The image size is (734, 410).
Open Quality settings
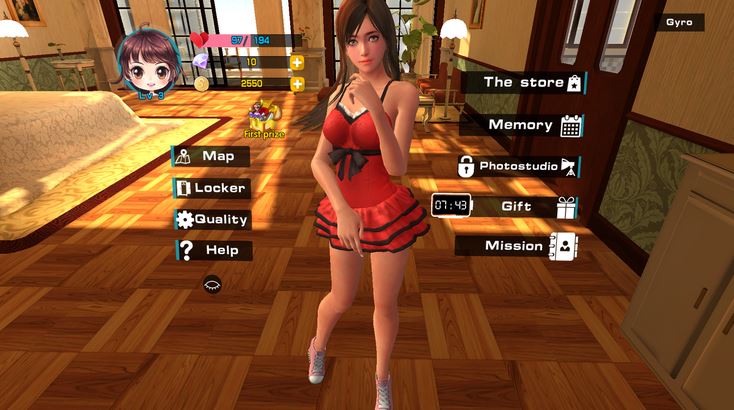tap(211, 219)
